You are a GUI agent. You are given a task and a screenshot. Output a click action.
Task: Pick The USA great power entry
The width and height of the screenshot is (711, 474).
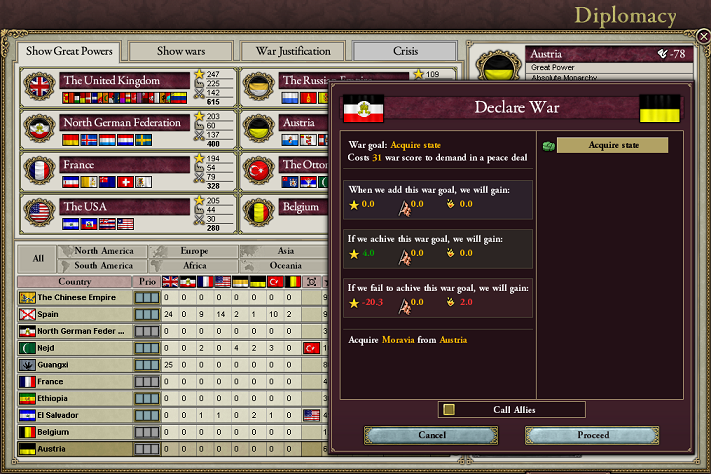(125, 206)
